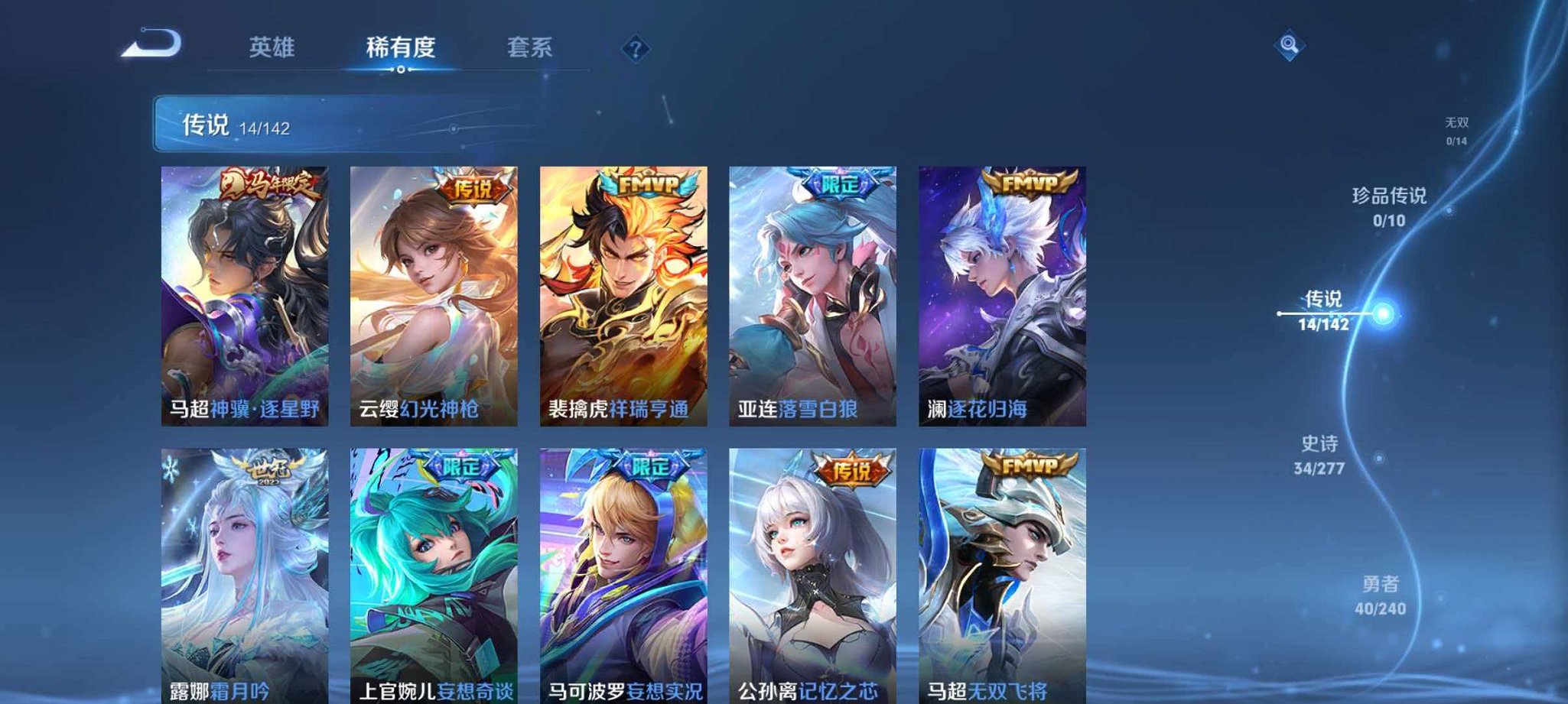Screen dimensions: 1568x704
Task: Switch to the 套系 tab
Action: pyautogui.click(x=532, y=47)
